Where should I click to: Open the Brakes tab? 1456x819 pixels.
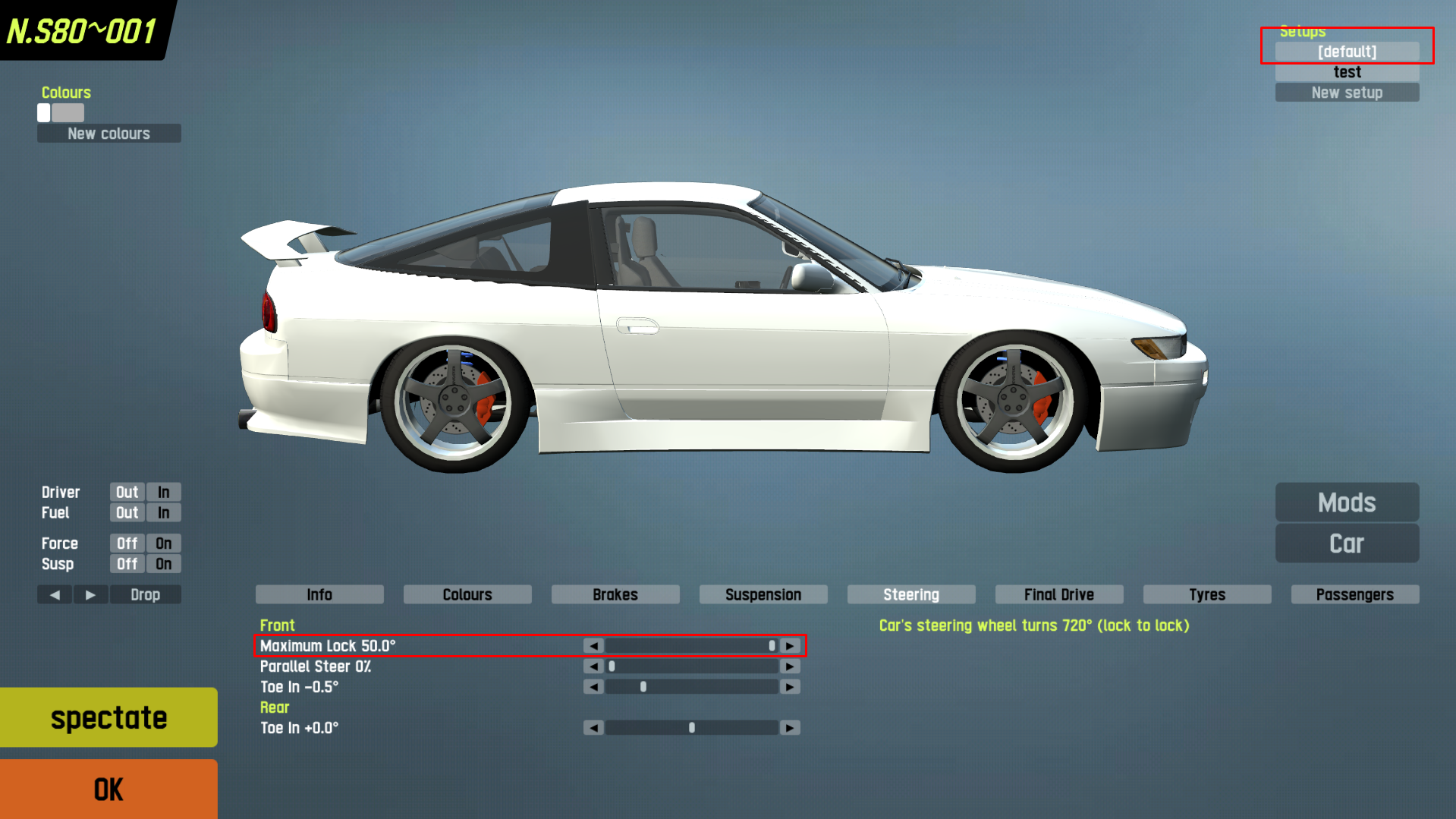point(615,595)
